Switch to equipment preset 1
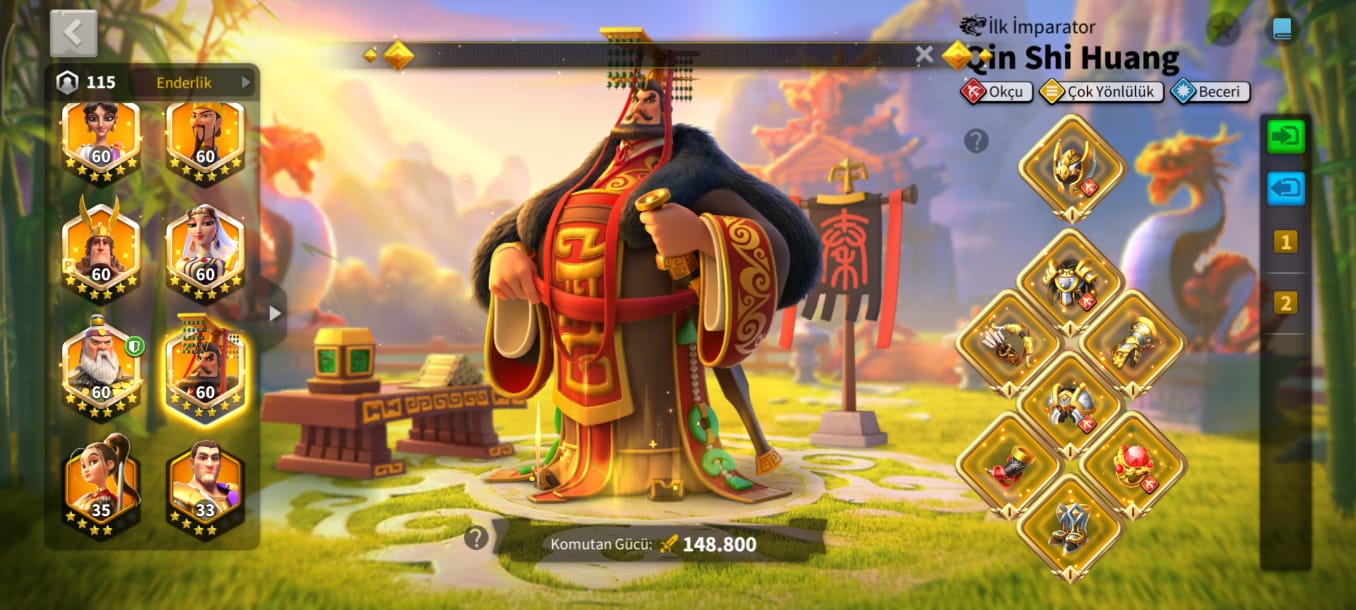The image size is (1356, 610). (x=1285, y=241)
